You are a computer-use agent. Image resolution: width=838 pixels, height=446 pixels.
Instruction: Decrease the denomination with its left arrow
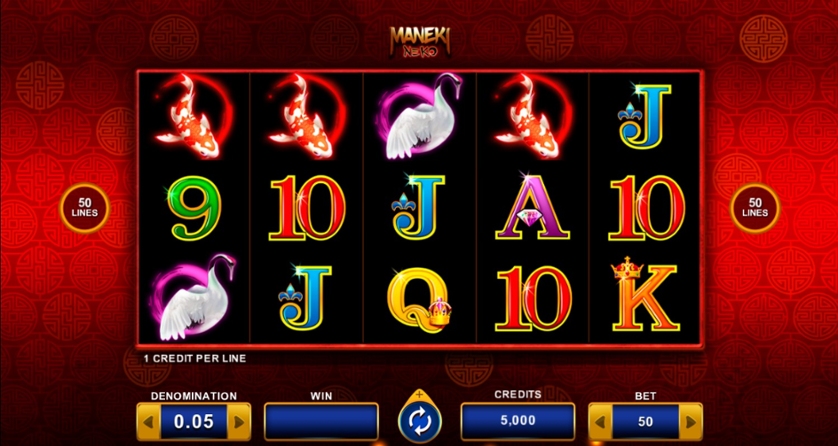click(147, 421)
